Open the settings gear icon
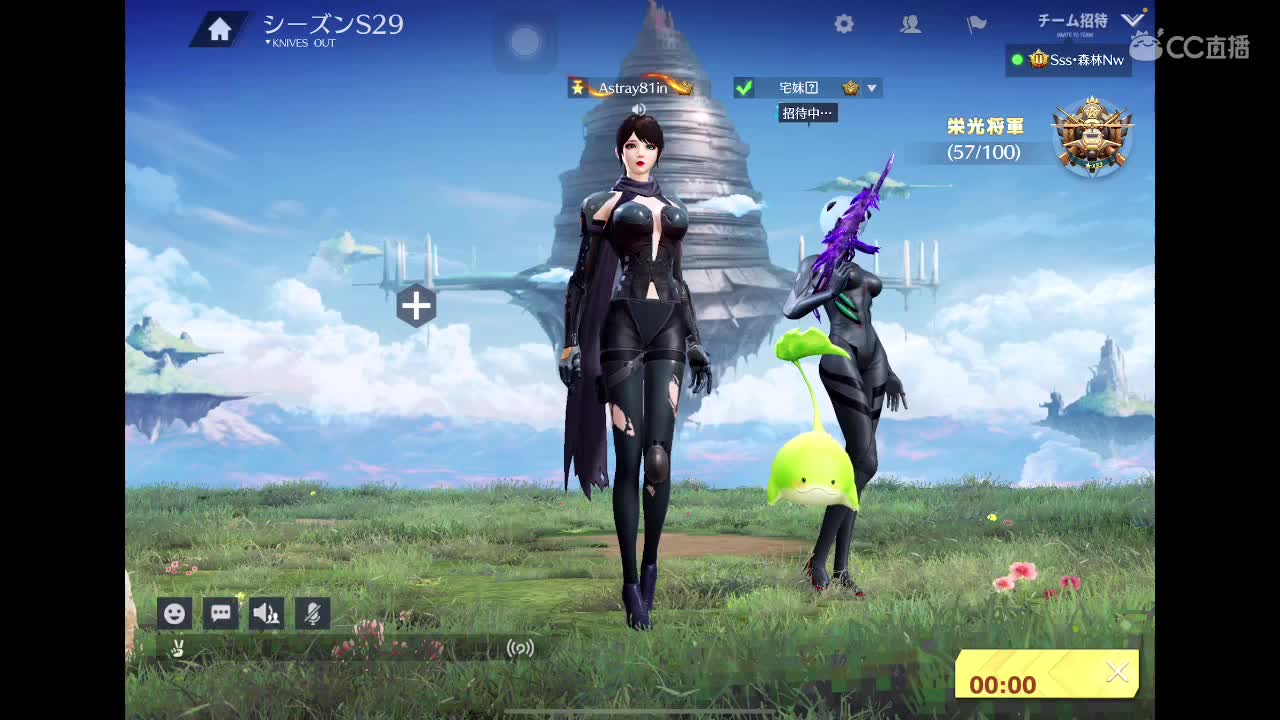Viewport: 1280px width, 720px height. coord(843,23)
